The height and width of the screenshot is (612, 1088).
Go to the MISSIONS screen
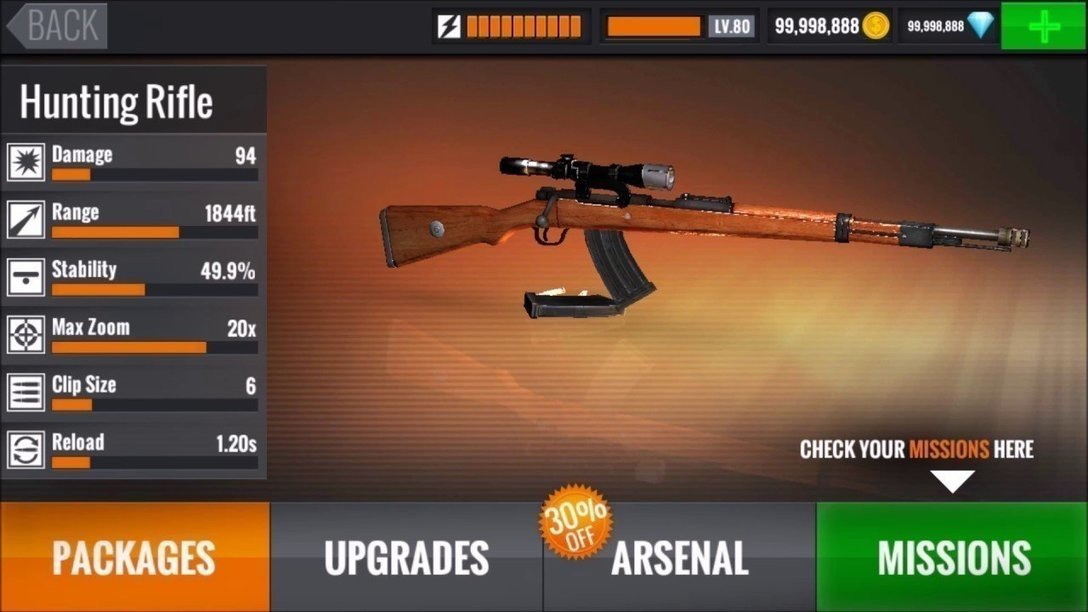pos(952,557)
